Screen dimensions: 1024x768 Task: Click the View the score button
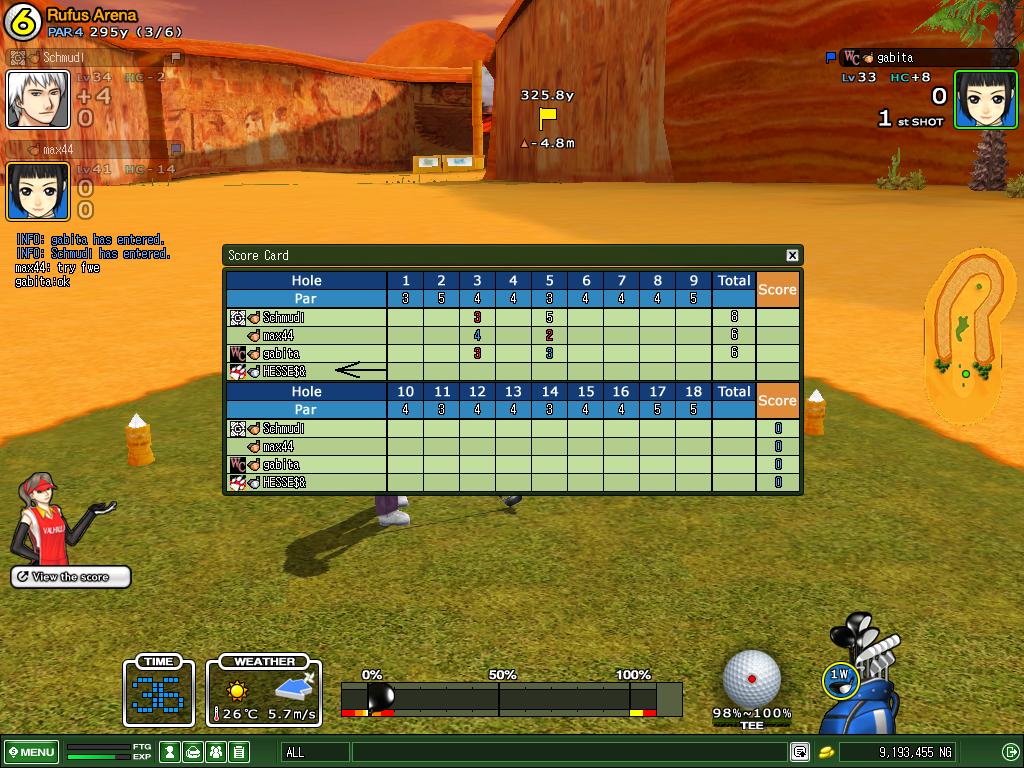71,577
